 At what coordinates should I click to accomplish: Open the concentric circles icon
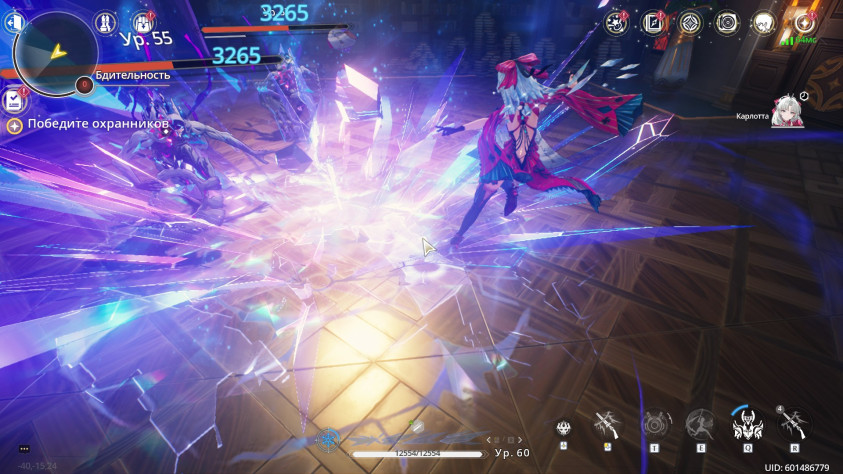727,22
